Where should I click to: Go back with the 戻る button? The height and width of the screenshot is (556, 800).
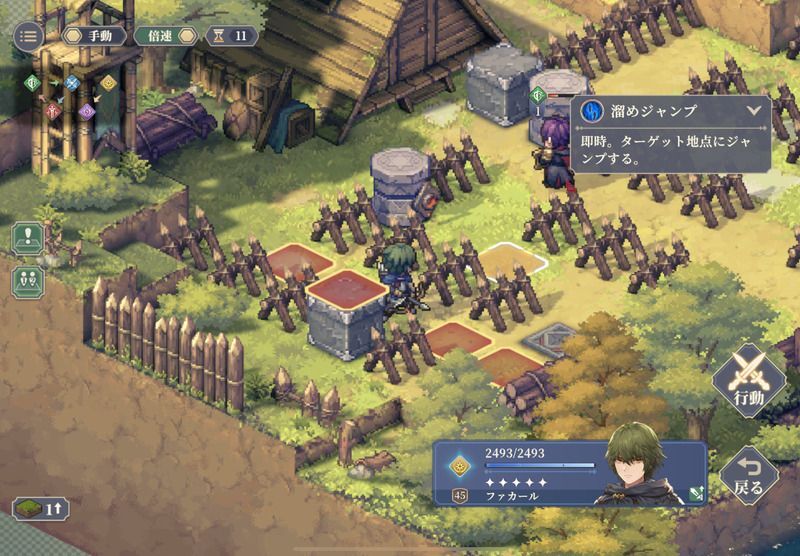pyautogui.click(x=748, y=476)
